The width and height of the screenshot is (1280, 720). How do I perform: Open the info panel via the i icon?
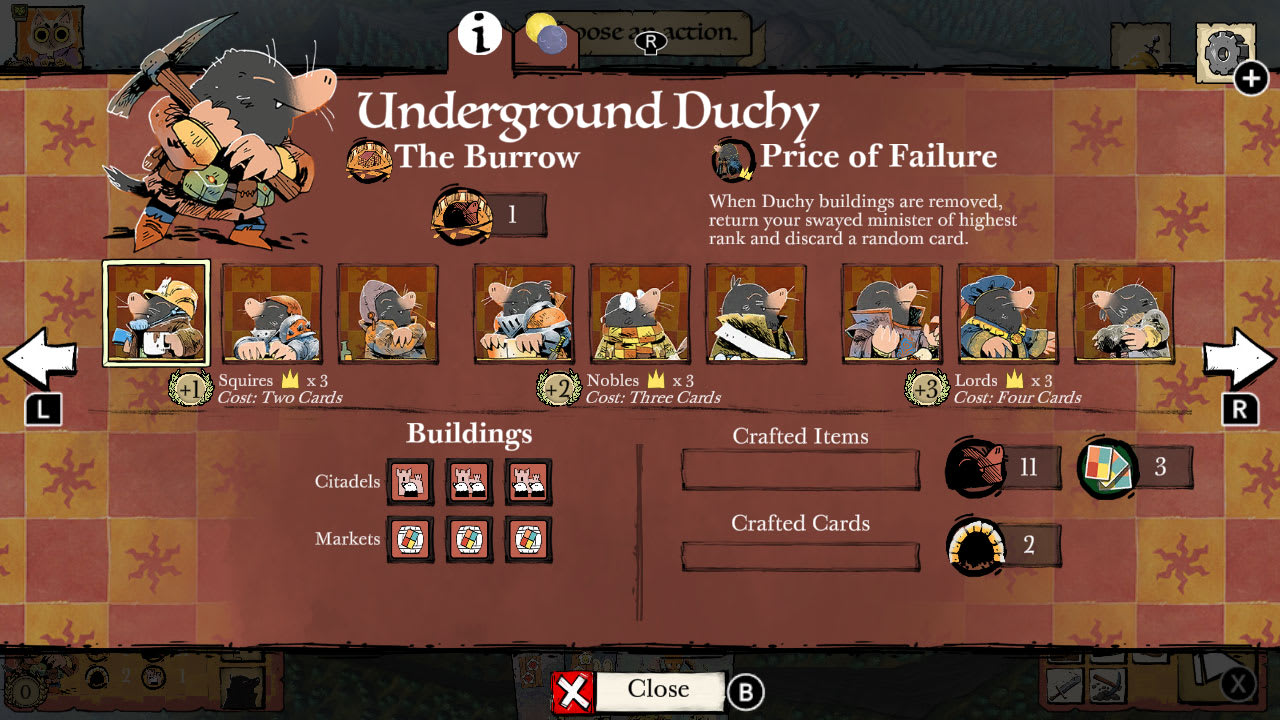(x=480, y=33)
